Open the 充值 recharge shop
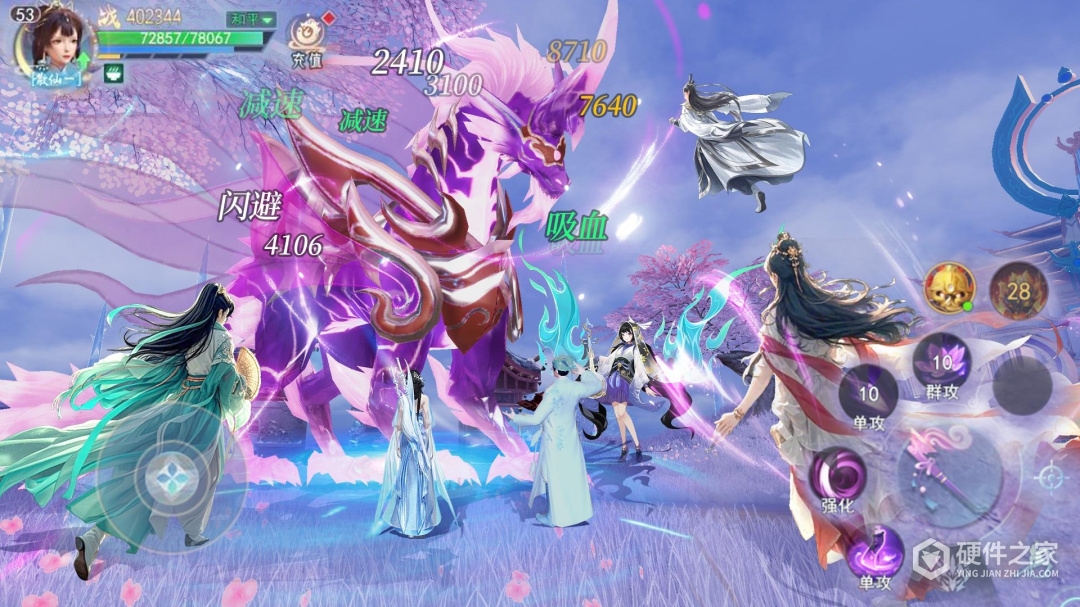 [306, 40]
